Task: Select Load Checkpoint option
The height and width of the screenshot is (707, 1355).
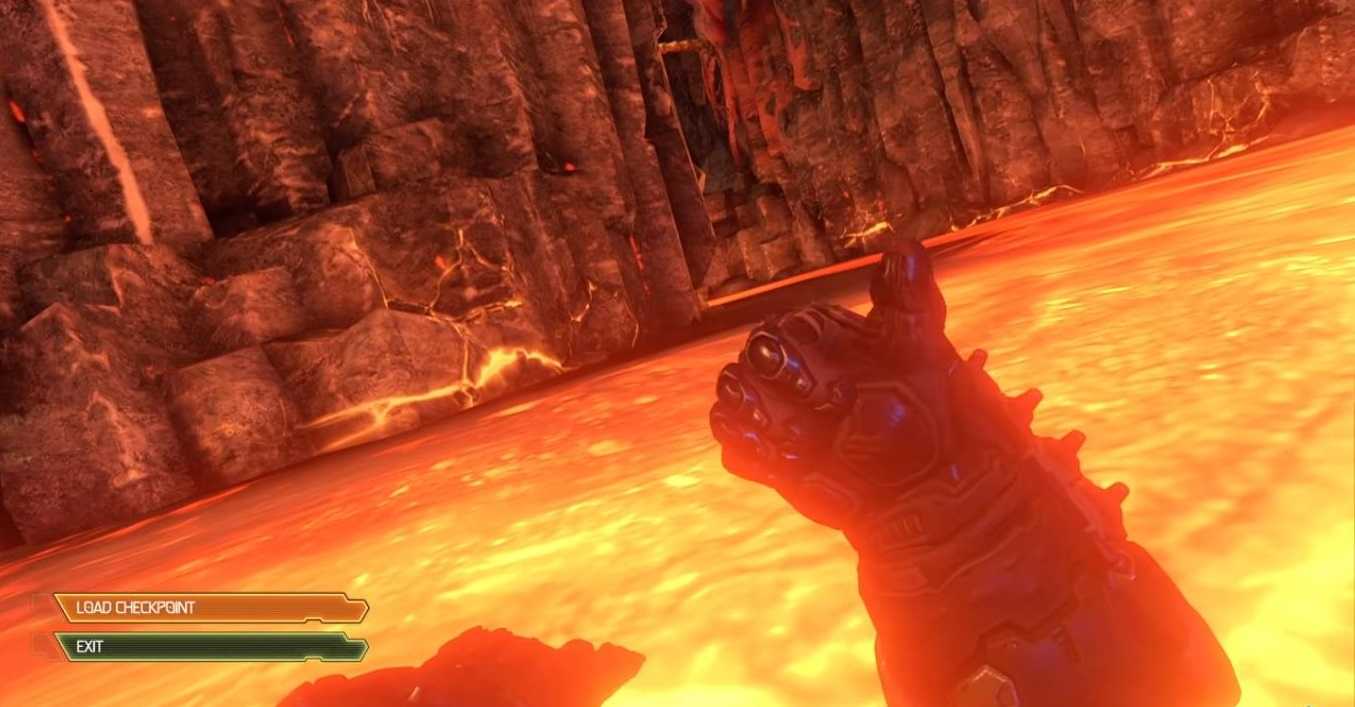Action: click(210, 608)
